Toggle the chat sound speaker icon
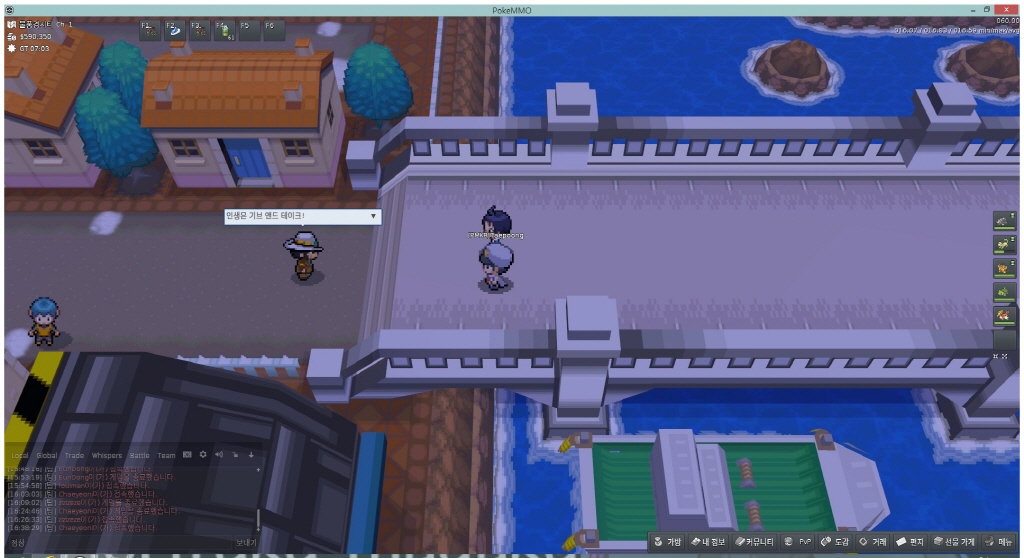This screenshot has height=558, width=1024. [219, 455]
